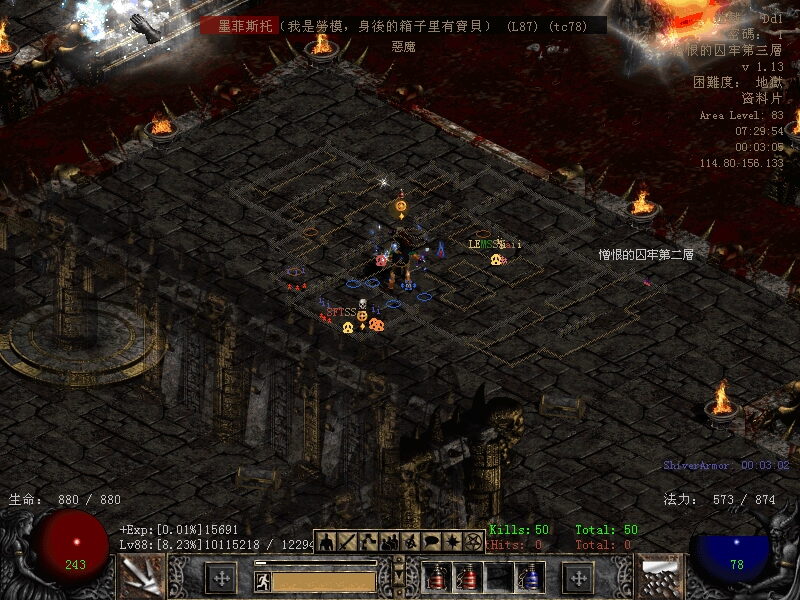800x600 pixels.
Task: Collapse the mini-panel using the center arrow button
Action: point(399,577)
